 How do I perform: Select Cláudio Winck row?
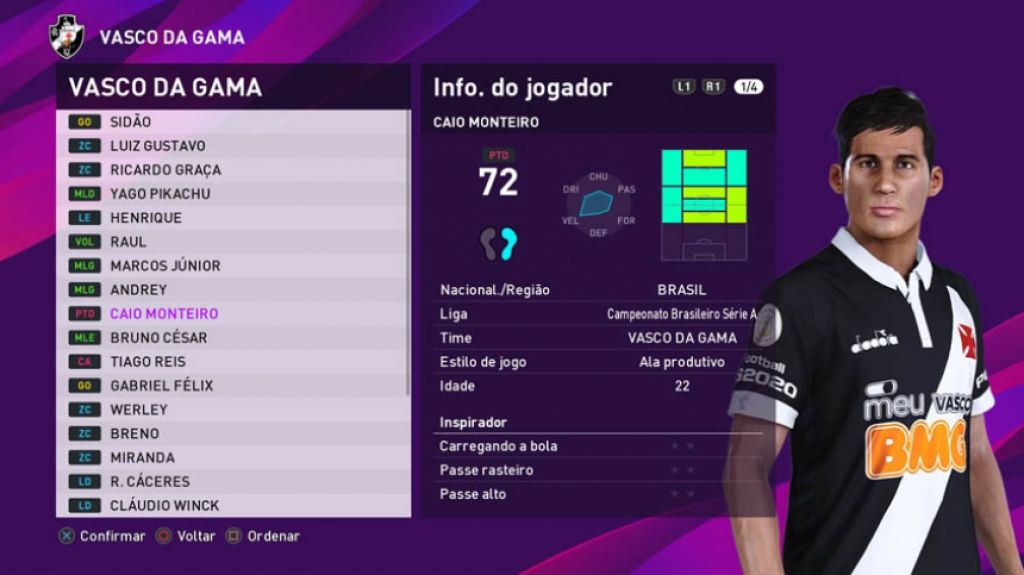point(232,506)
